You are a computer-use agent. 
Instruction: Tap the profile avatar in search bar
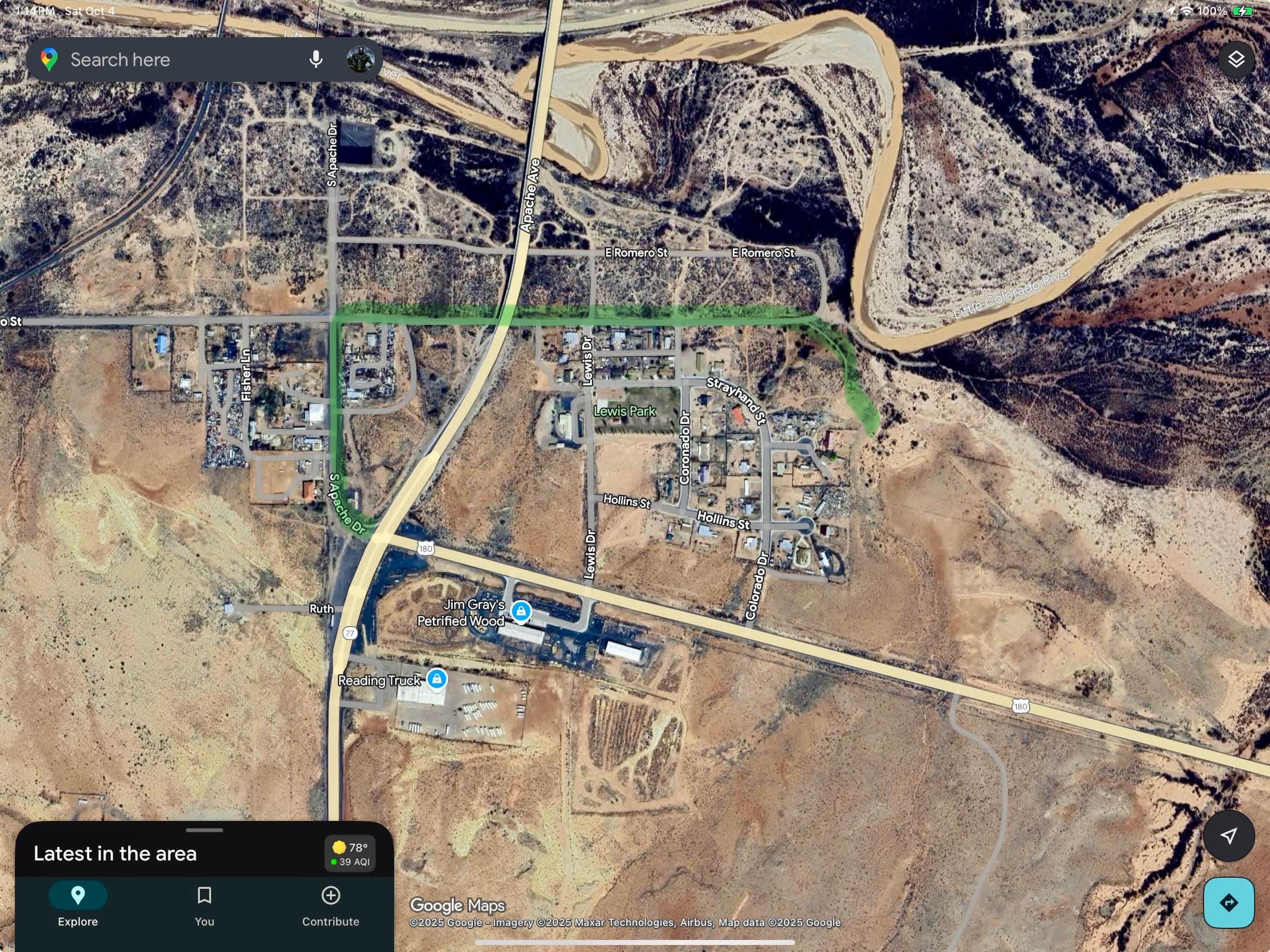[x=361, y=59]
